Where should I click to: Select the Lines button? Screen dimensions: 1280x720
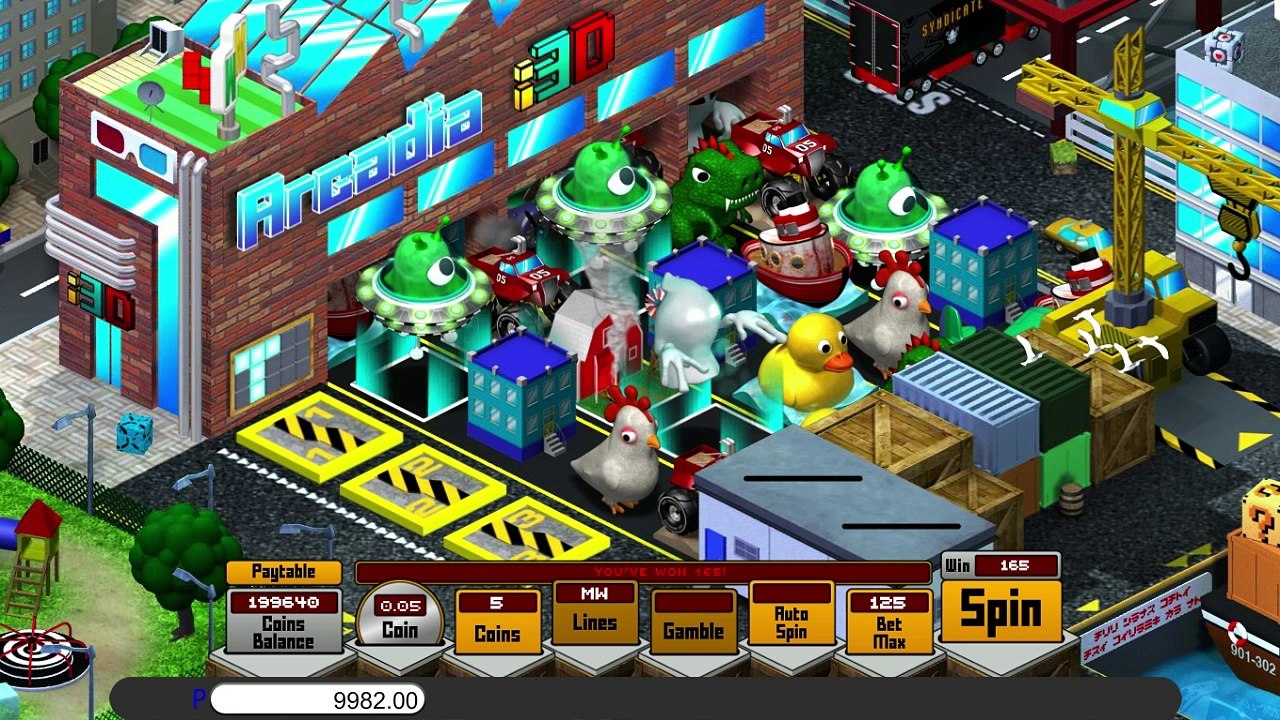pyautogui.click(x=594, y=613)
